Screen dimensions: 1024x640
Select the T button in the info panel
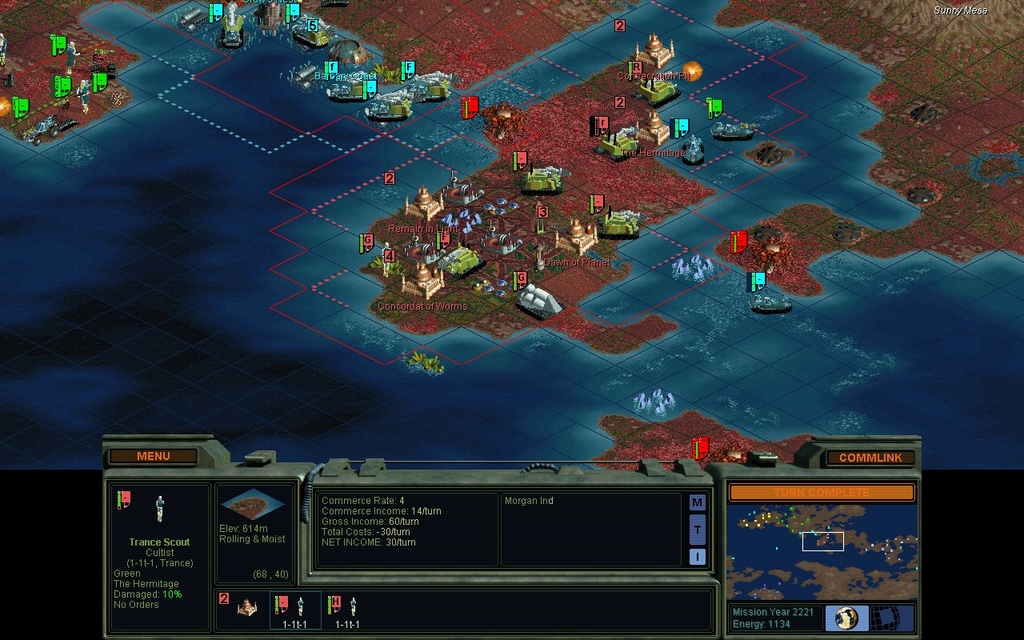pyautogui.click(x=697, y=529)
